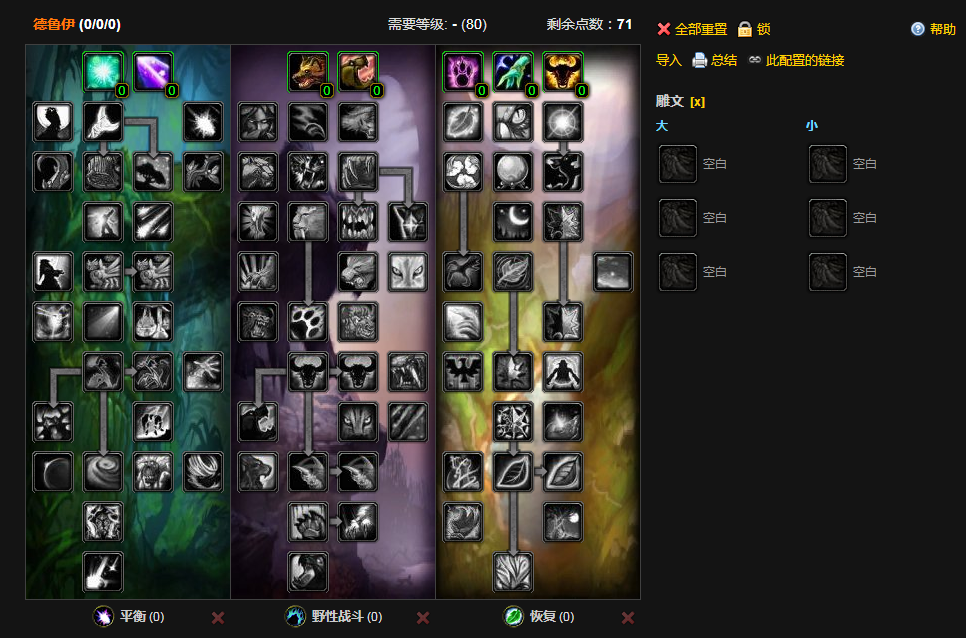Clear glyphs with the [x] beside 雕文
The width and height of the screenshot is (966, 638).
pyautogui.click(x=697, y=101)
